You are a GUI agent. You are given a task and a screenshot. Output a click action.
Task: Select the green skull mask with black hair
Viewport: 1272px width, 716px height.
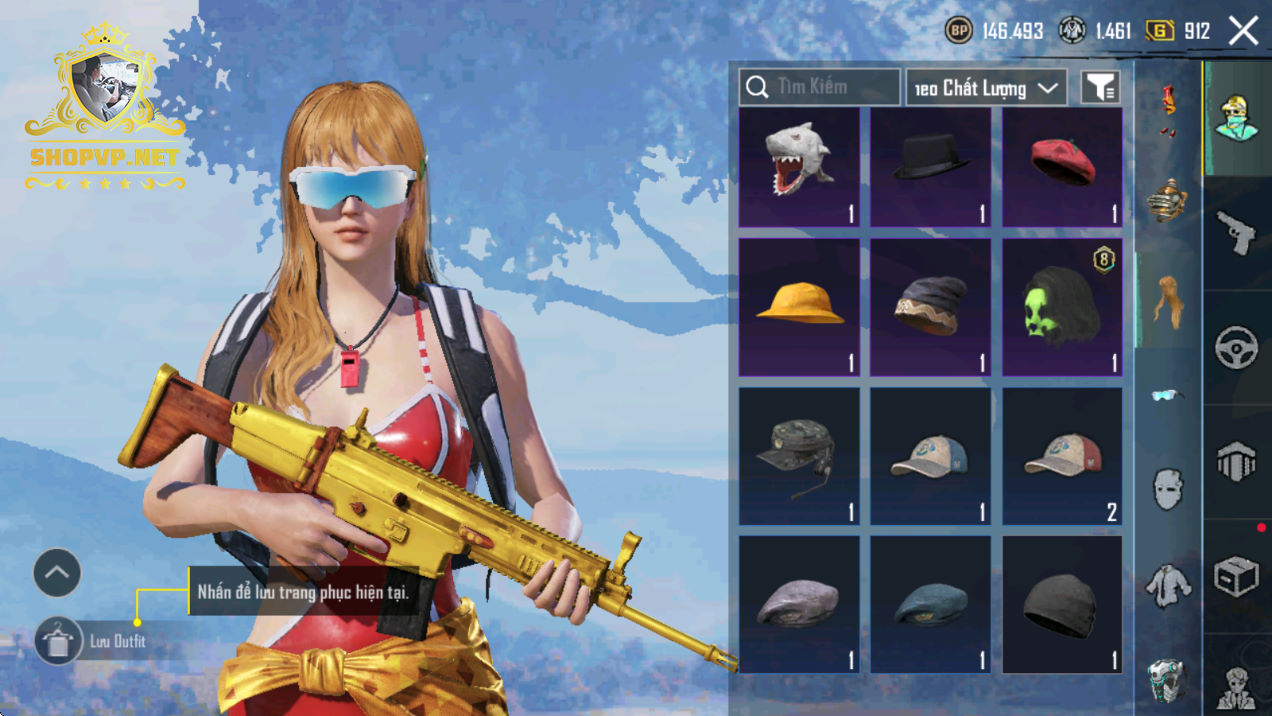[x=1062, y=307]
